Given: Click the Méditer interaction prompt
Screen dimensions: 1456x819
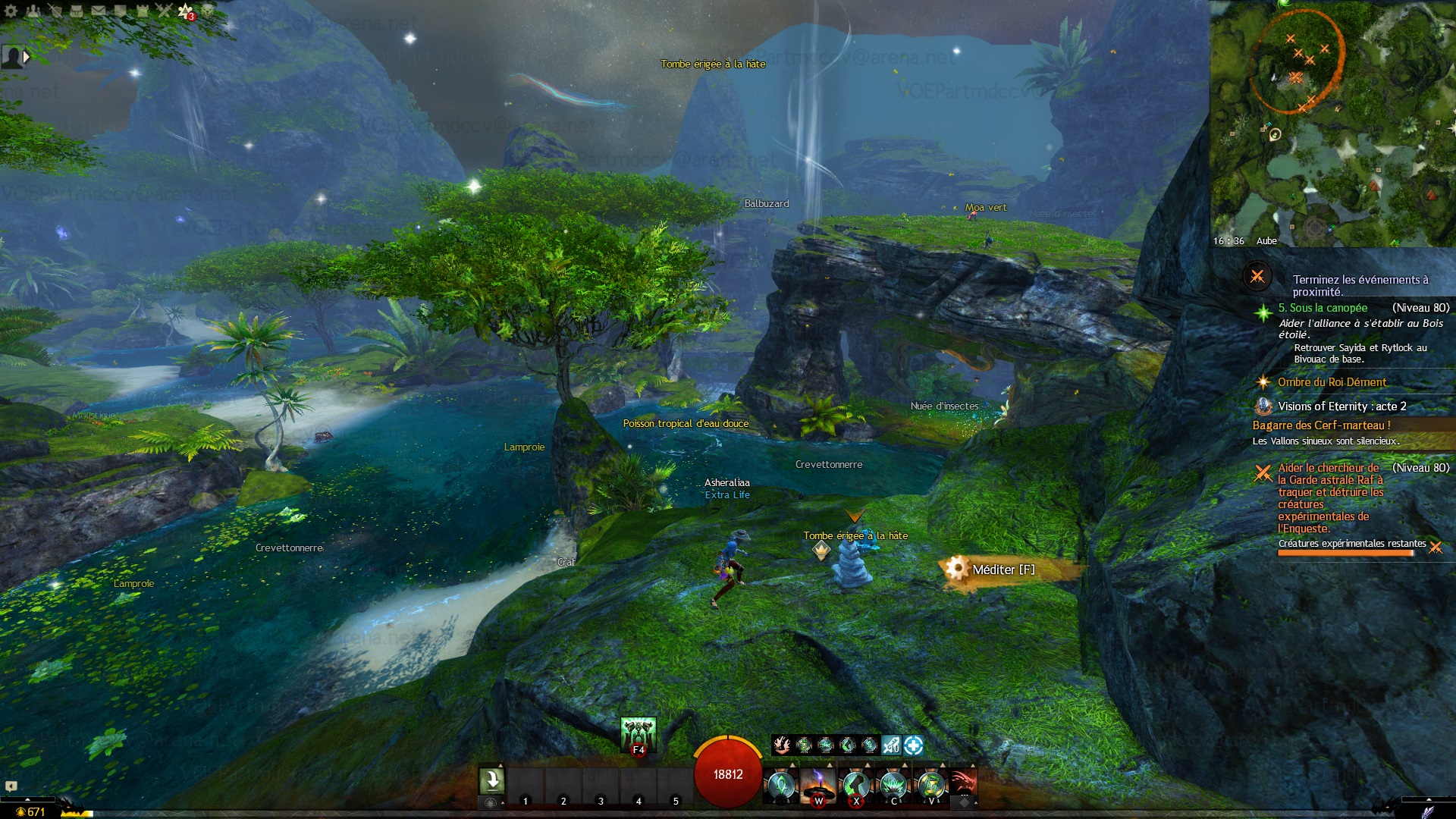Looking at the screenshot, I should tap(1002, 570).
